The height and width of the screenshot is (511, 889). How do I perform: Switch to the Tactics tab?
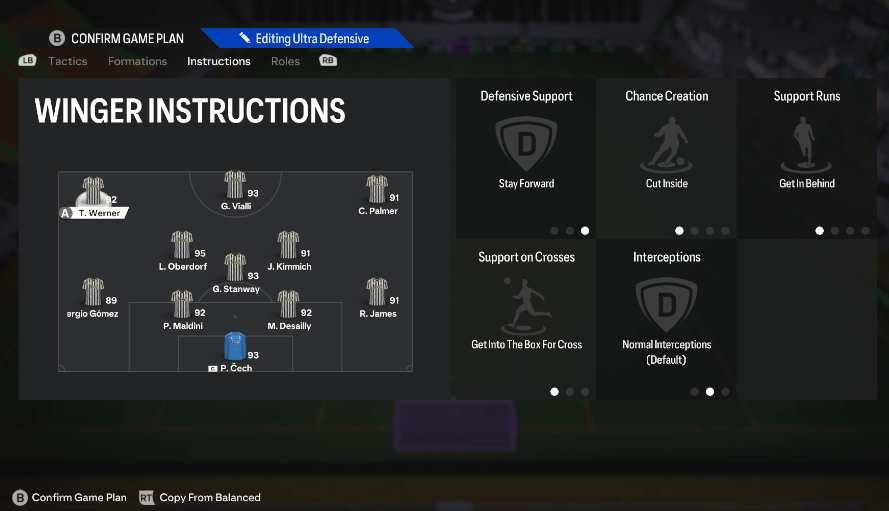pyautogui.click(x=67, y=61)
